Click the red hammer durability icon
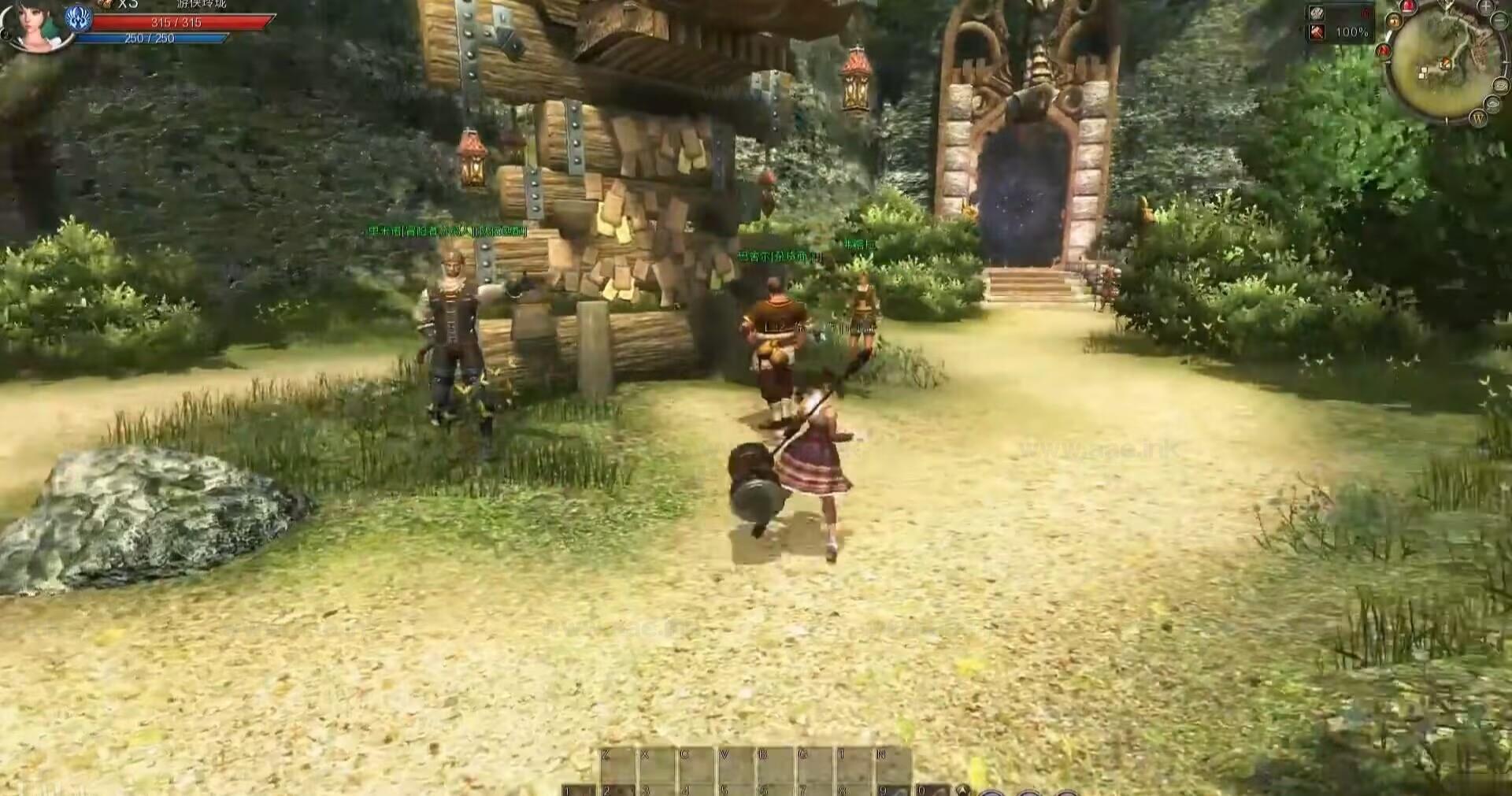The height and width of the screenshot is (796, 1512). [1317, 32]
